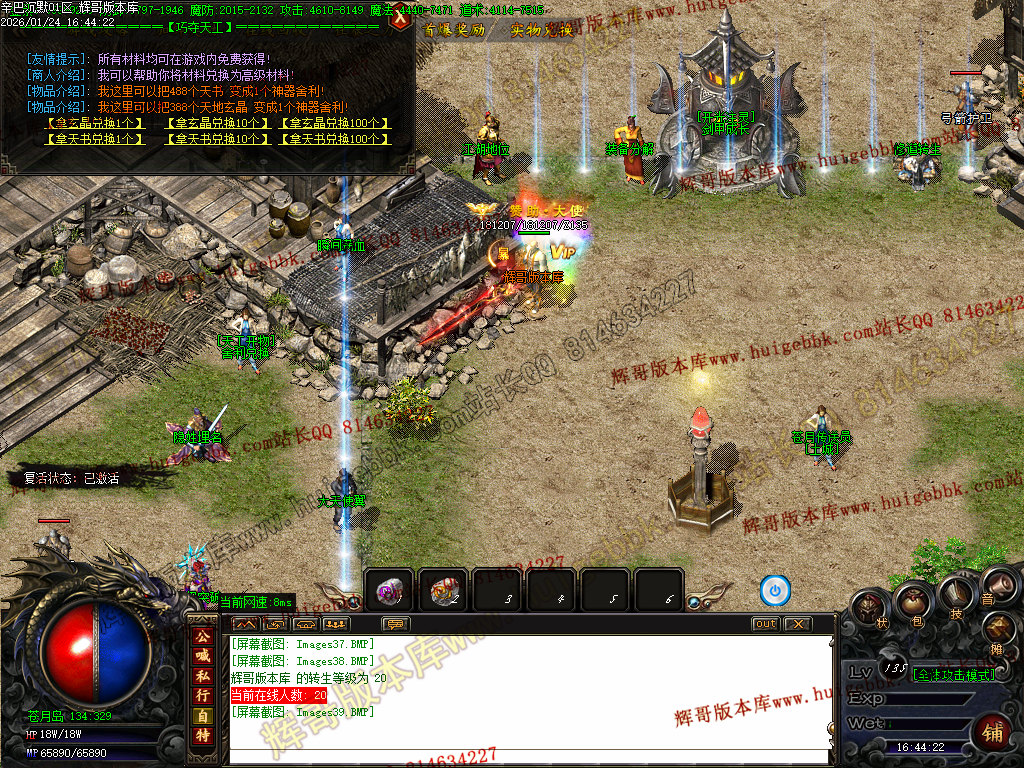Click the 拿天书兑换100个 exchange option
The width and height of the screenshot is (1024, 768).
click(x=334, y=139)
